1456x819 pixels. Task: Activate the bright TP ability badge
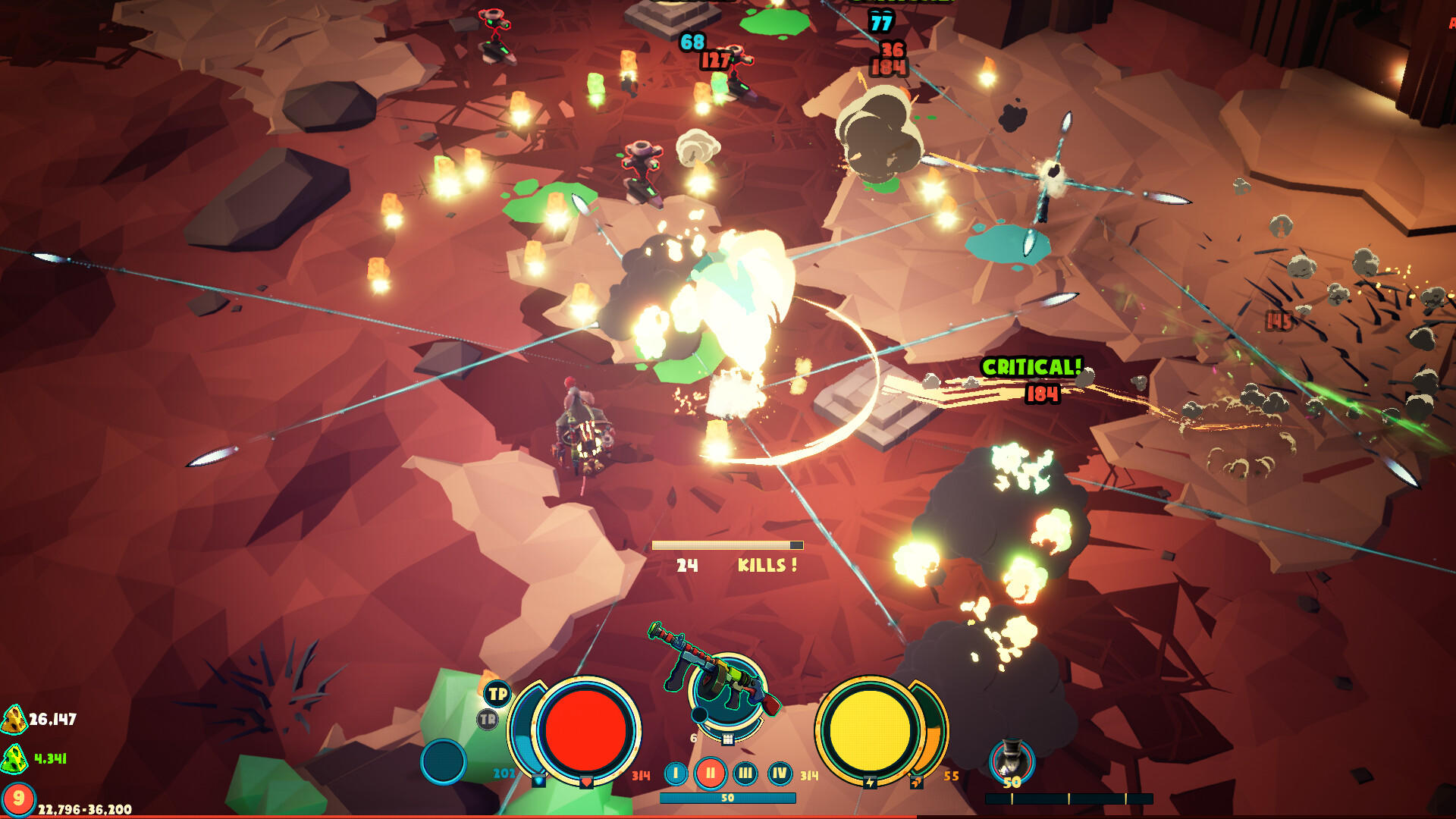(497, 694)
